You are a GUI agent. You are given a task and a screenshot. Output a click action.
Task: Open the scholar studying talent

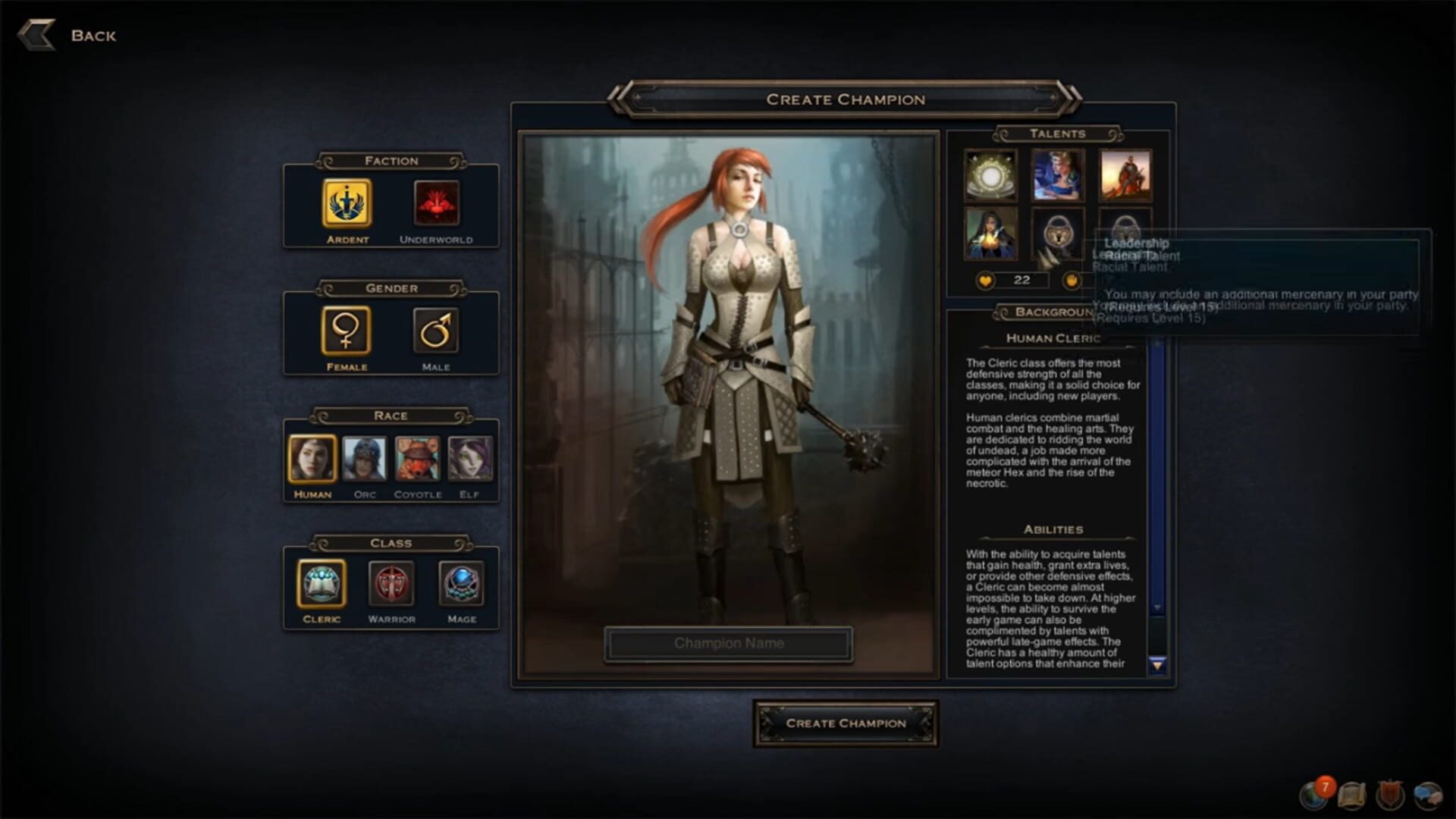coord(1059,176)
